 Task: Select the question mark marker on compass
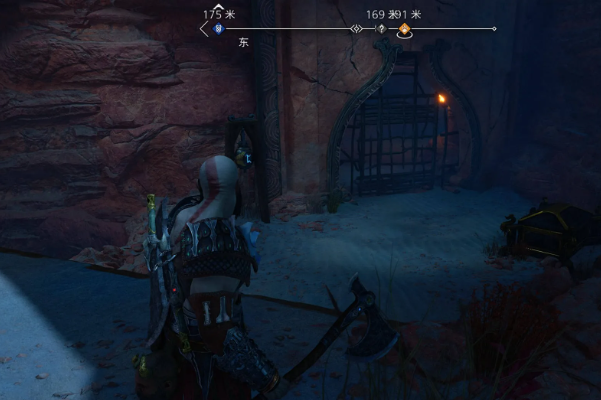point(381,29)
